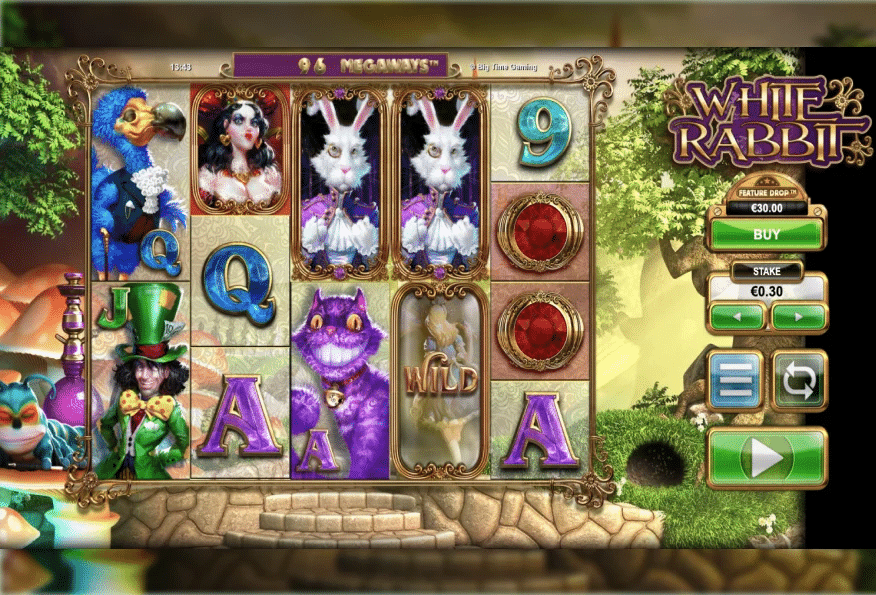Viewport: 876px width, 595px height.
Task: Enable autoplay with the circular arrows button
Action: click(799, 380)
